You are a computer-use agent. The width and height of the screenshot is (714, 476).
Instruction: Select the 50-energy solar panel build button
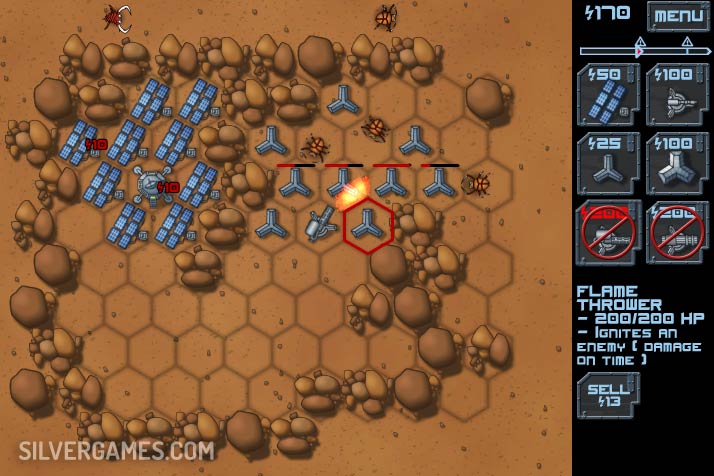pyautogui.click(x=607, y=93)
